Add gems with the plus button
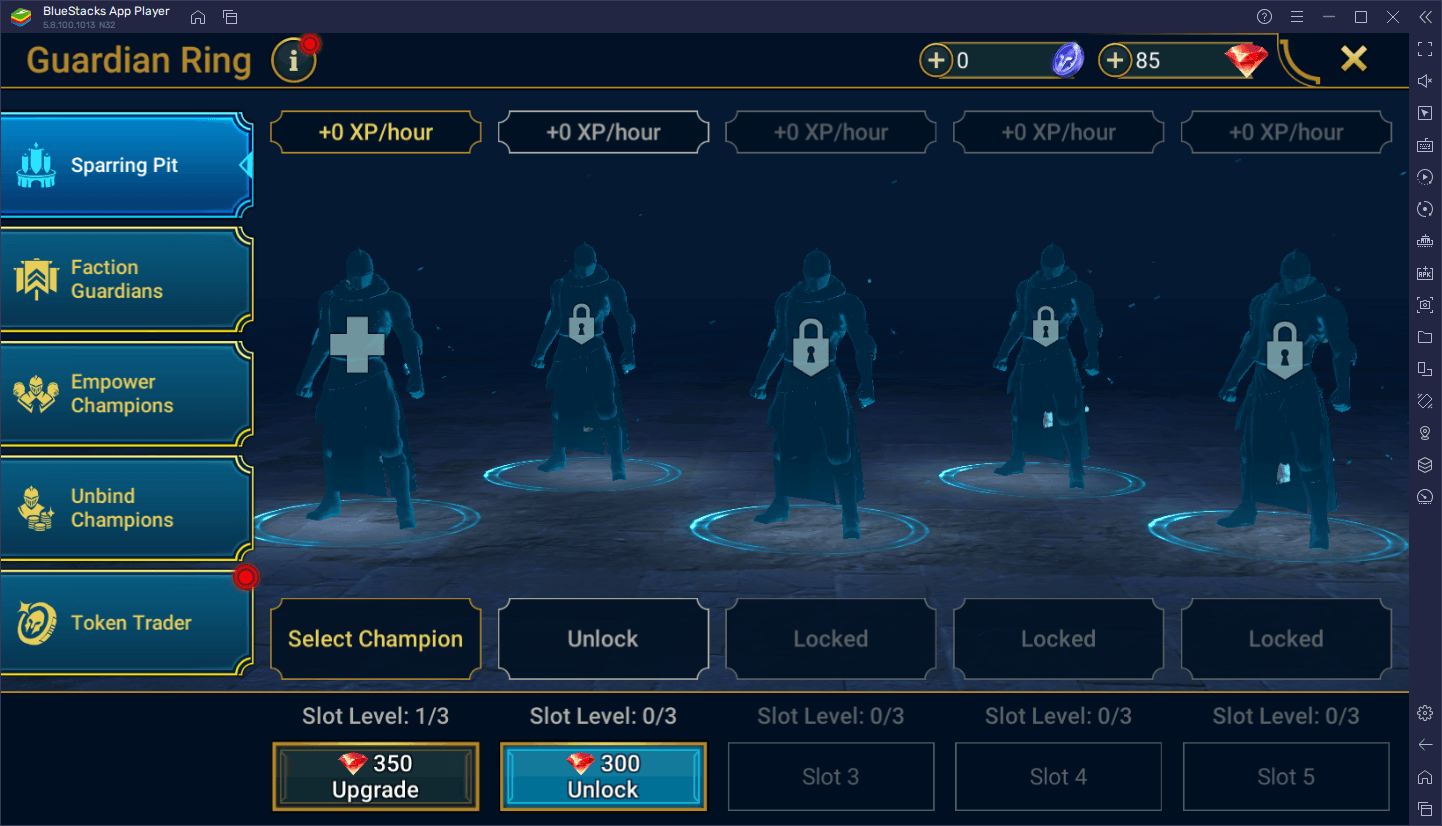The image size is (1442, 826). (x=1114, y=60)
